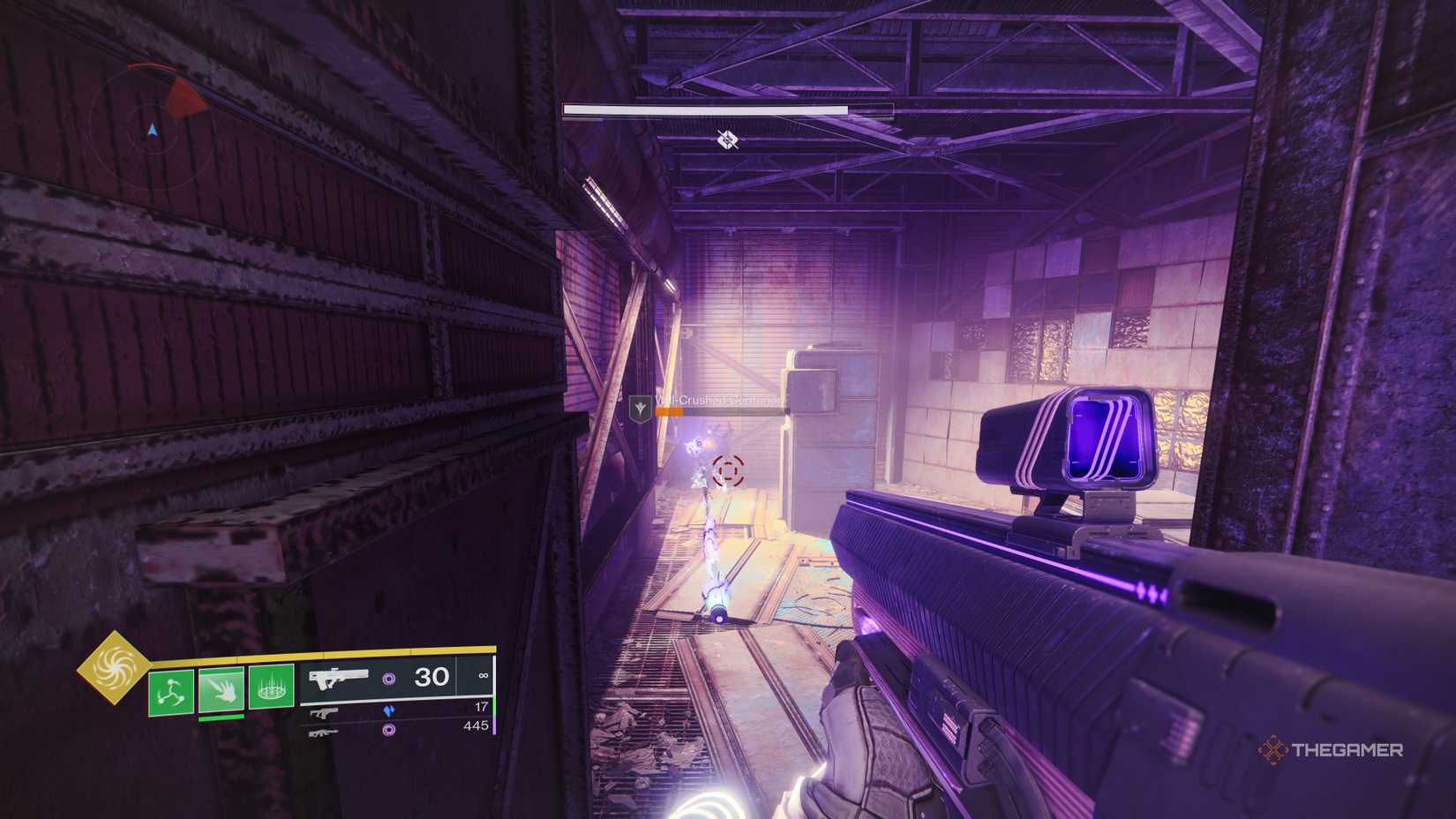The height and width of the screenshot is (819, 1456).
Task: Click the green melee charge bar under the ability
Action: pos(222,718)
